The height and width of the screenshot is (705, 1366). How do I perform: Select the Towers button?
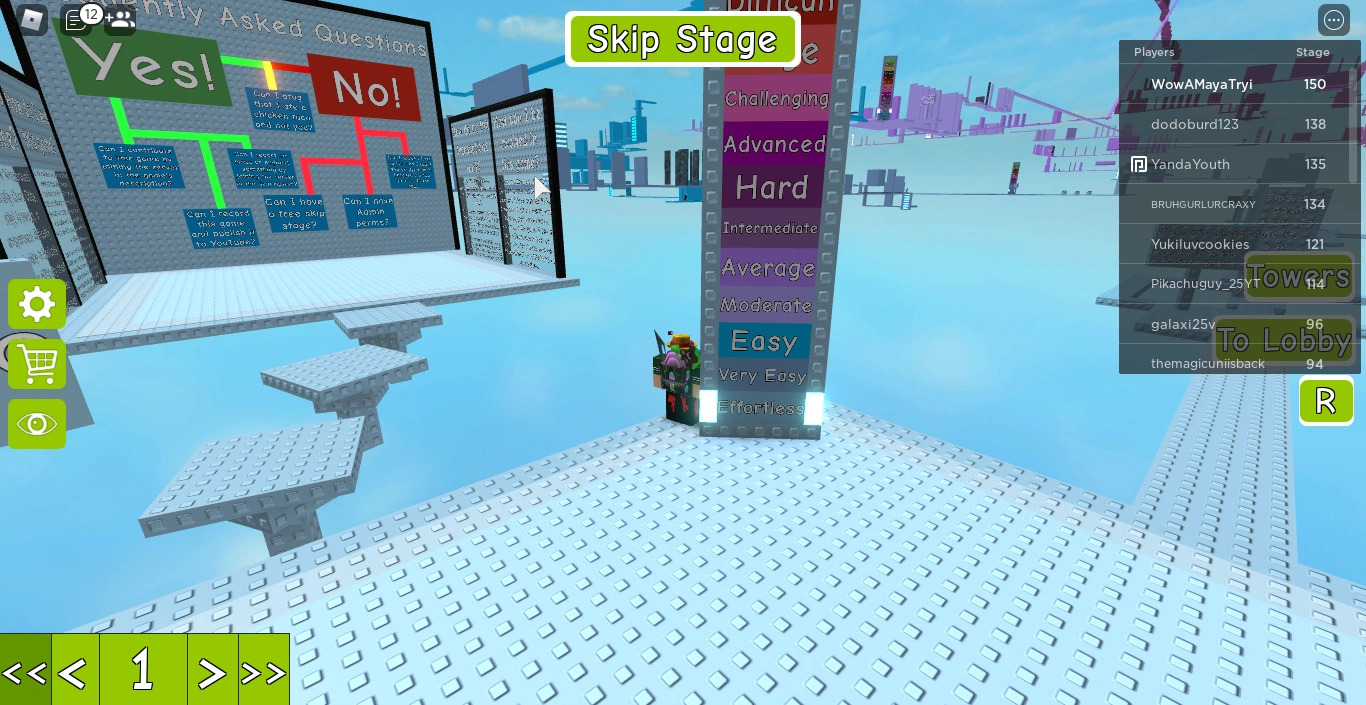tap(1298, 276)
